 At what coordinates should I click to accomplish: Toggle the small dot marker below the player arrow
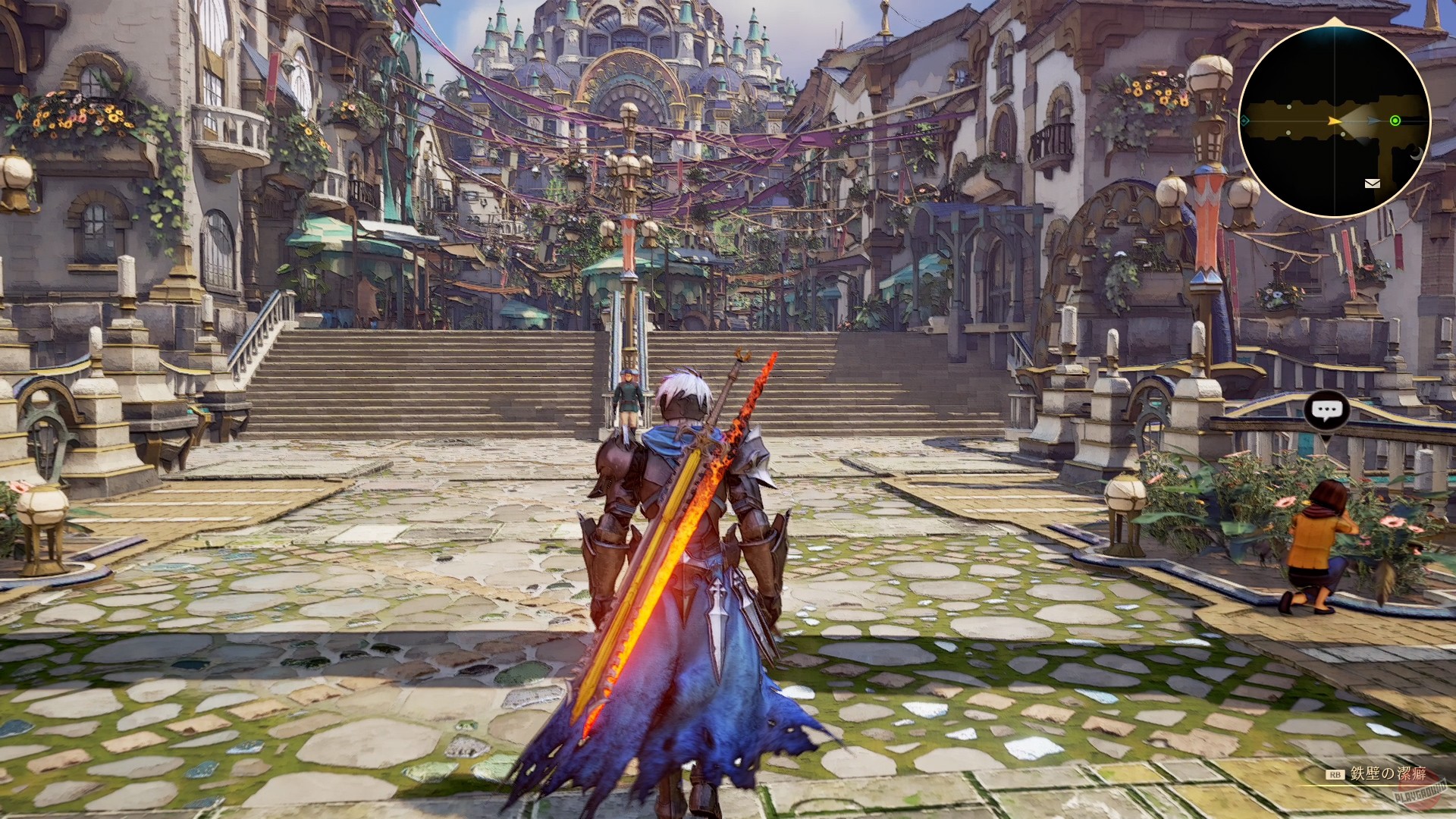(x=1343, y=134)
